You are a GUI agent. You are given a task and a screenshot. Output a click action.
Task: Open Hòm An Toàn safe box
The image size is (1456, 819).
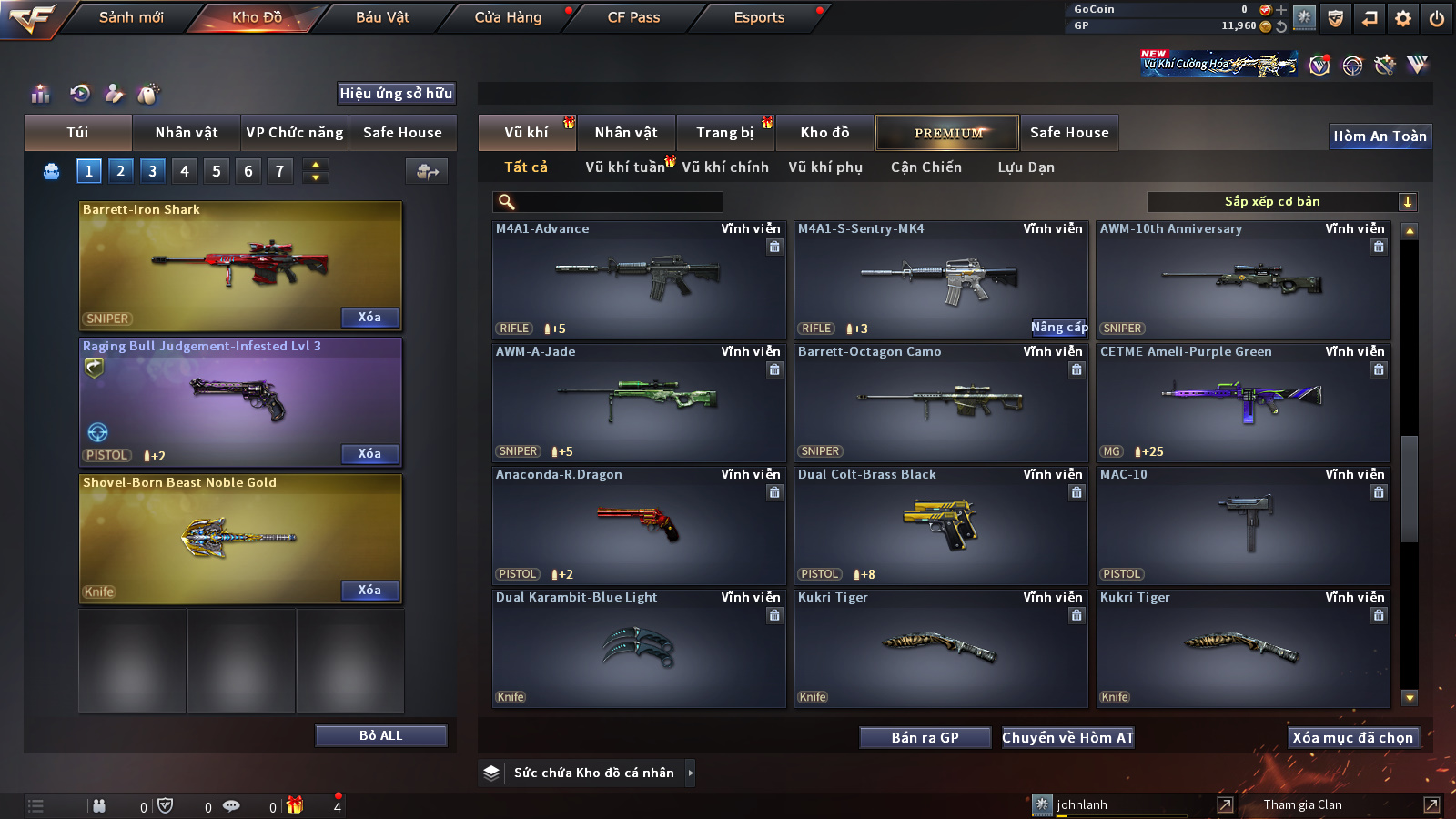coord(1380,136)
